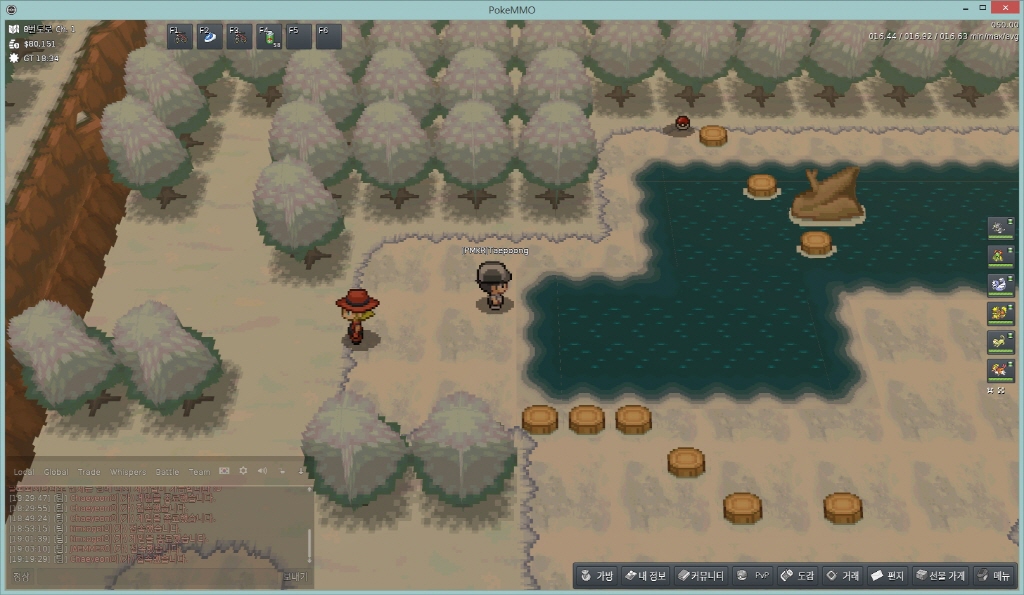Open chat settings with the gear icon

[243, 471]
